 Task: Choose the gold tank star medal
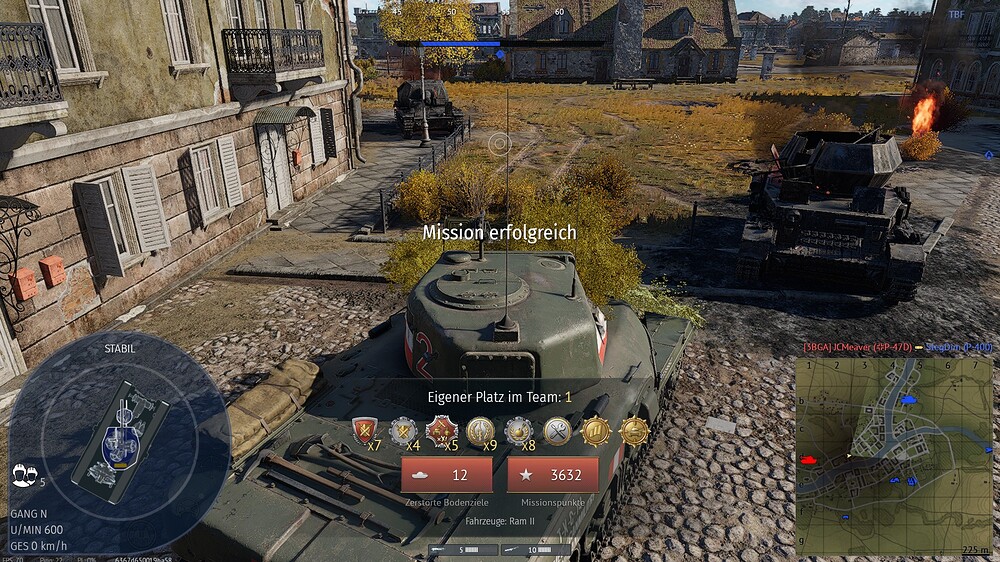634,431
